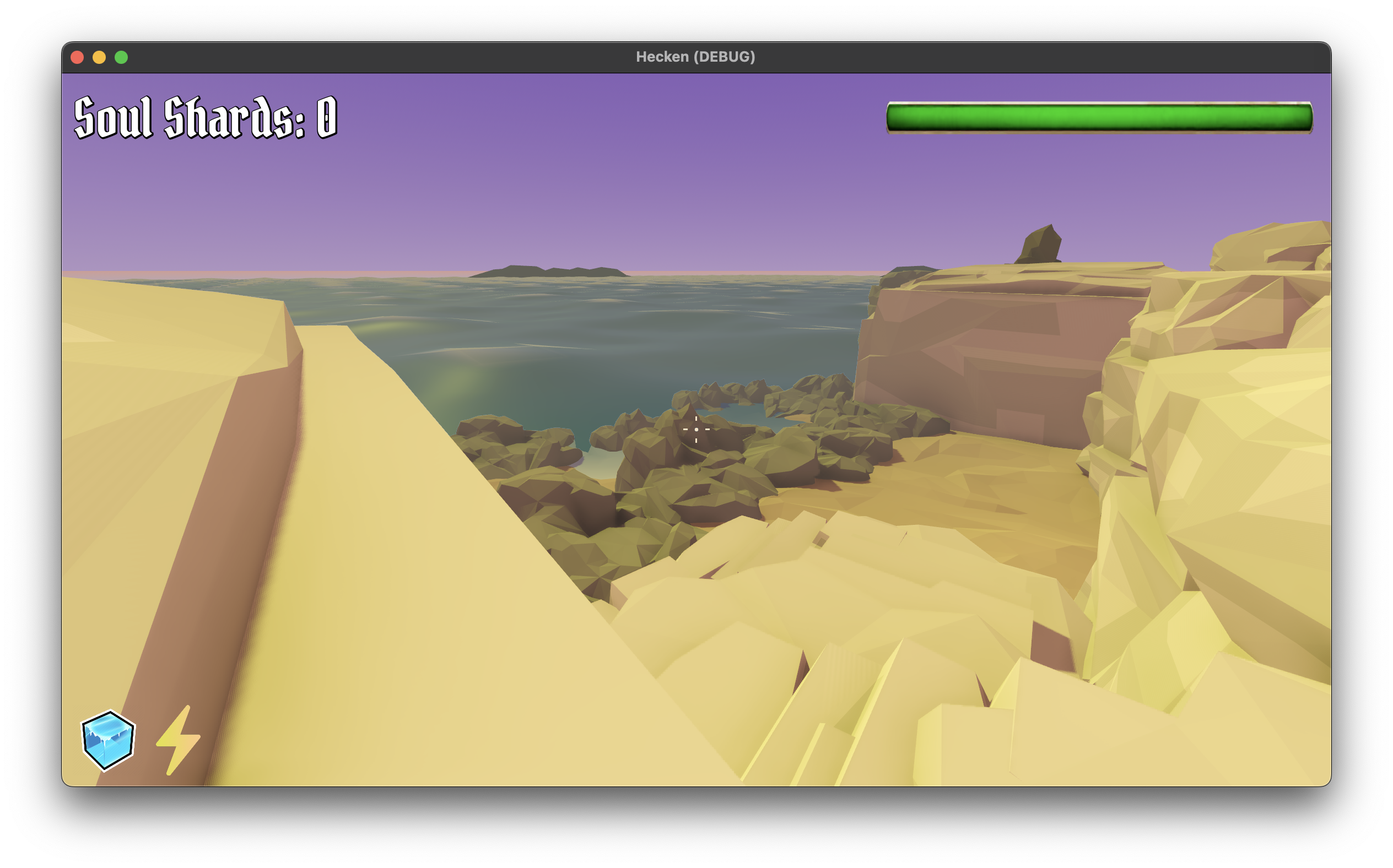Click the Hecken (DEBUG) title text
1393x868 pixels.
(696, 56)
